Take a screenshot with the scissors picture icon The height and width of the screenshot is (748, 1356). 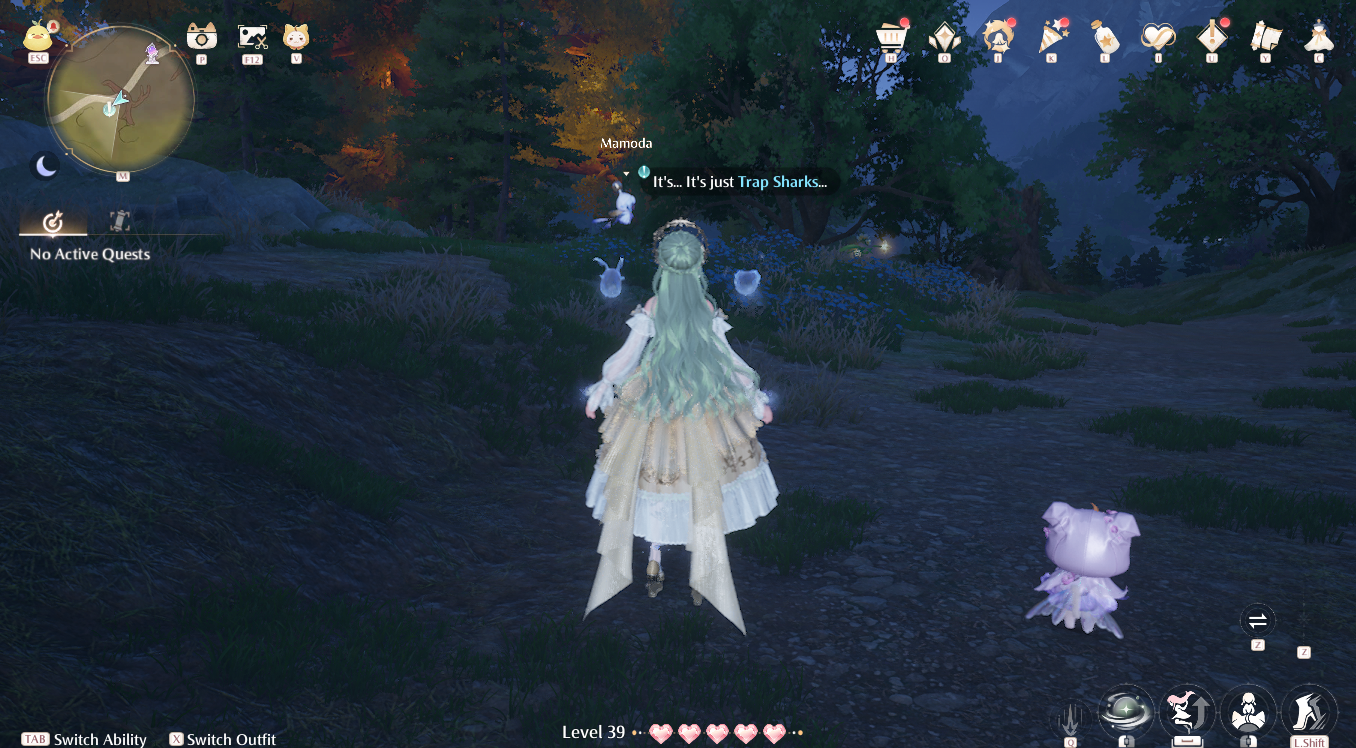(251, 37)
